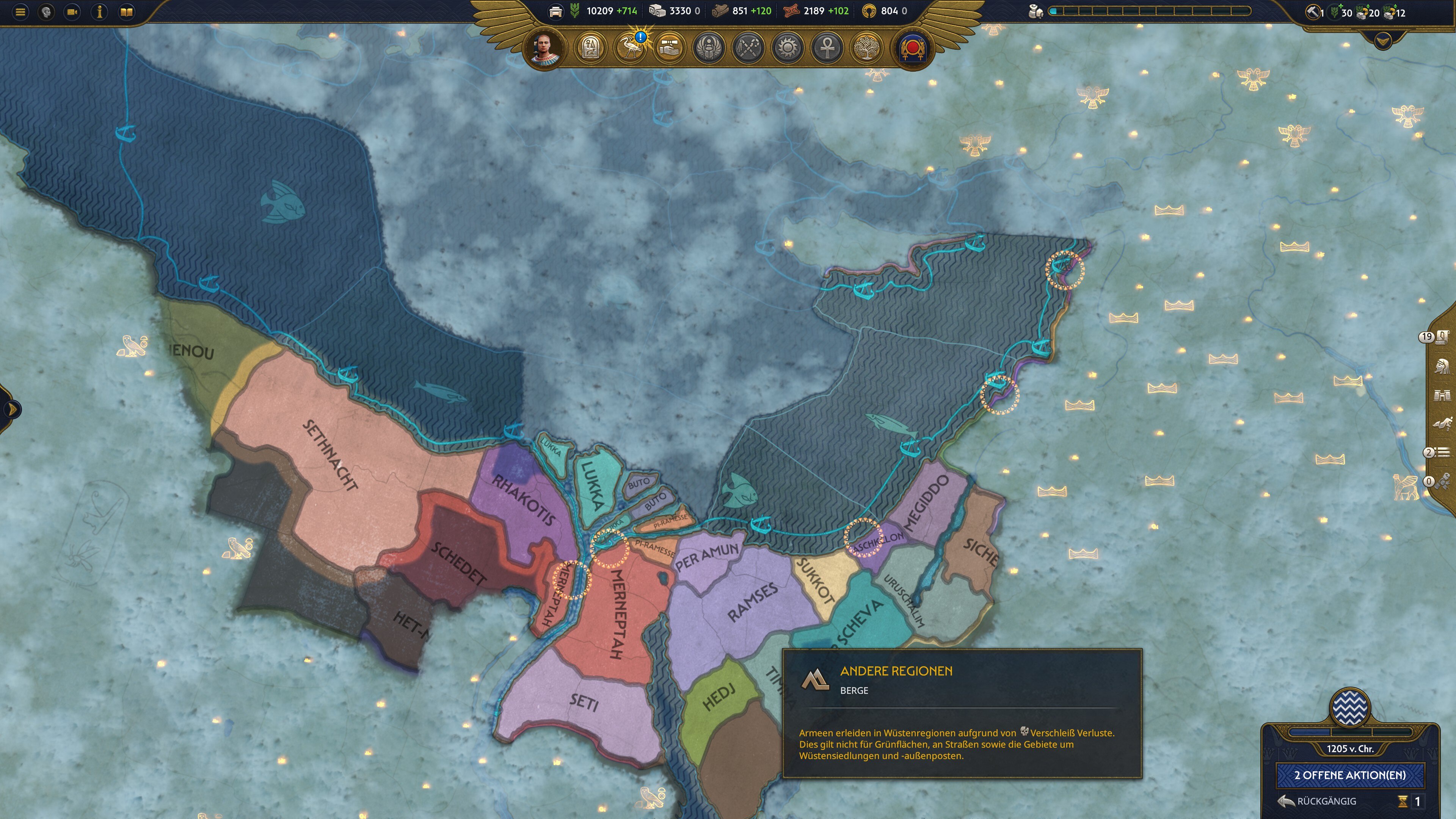This screenshot has width=1456, height=819.
Task: Open the hand-and-scroll panel
Action: pos(669,48)
